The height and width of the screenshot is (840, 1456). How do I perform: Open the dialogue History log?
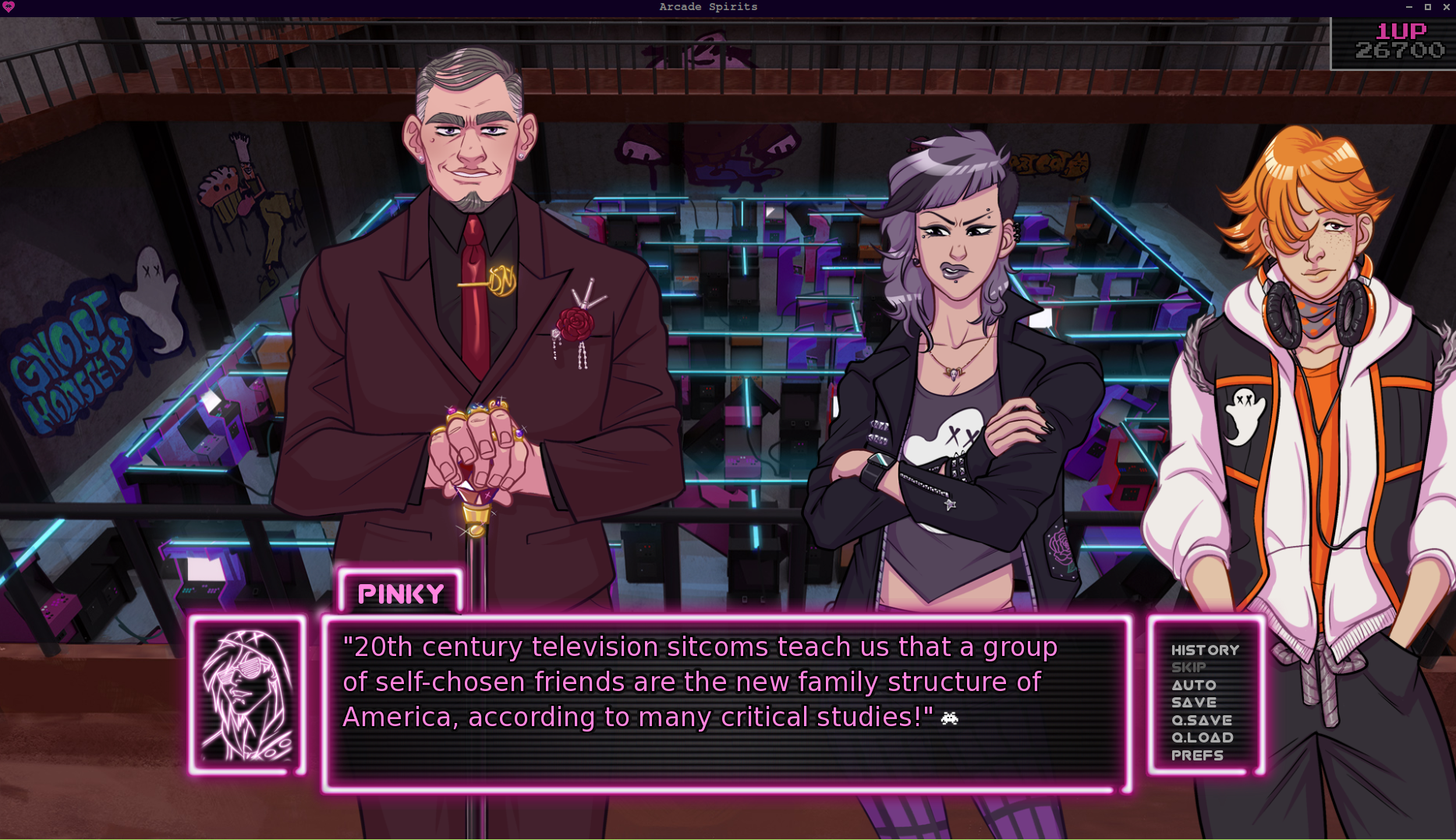(x=1204, y=650)
